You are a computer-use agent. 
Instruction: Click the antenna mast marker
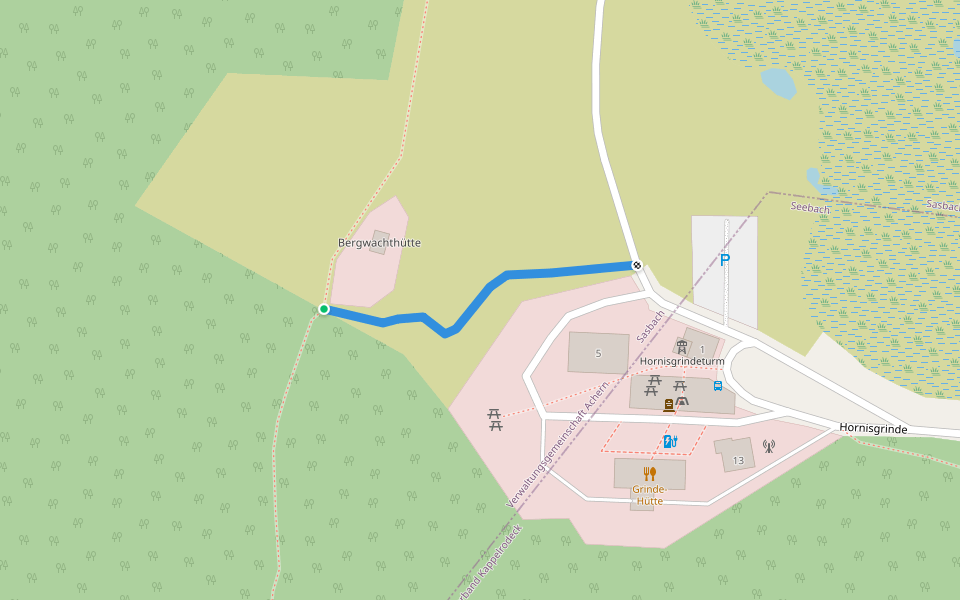click(768, 446)
